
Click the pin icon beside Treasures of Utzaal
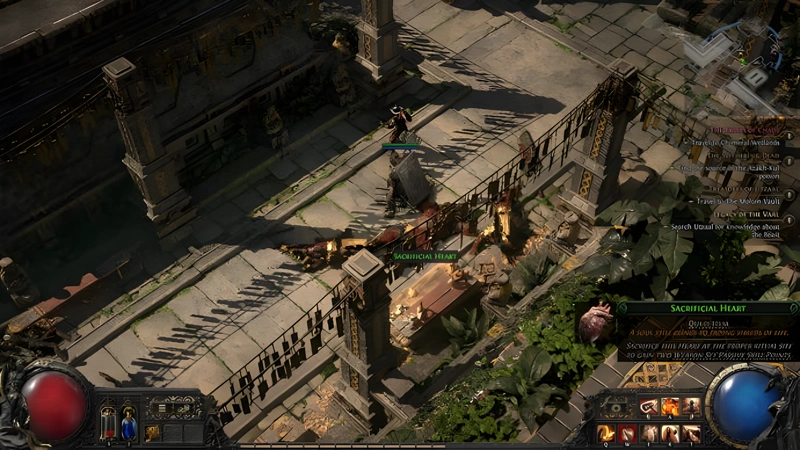(x=789, y=193)
